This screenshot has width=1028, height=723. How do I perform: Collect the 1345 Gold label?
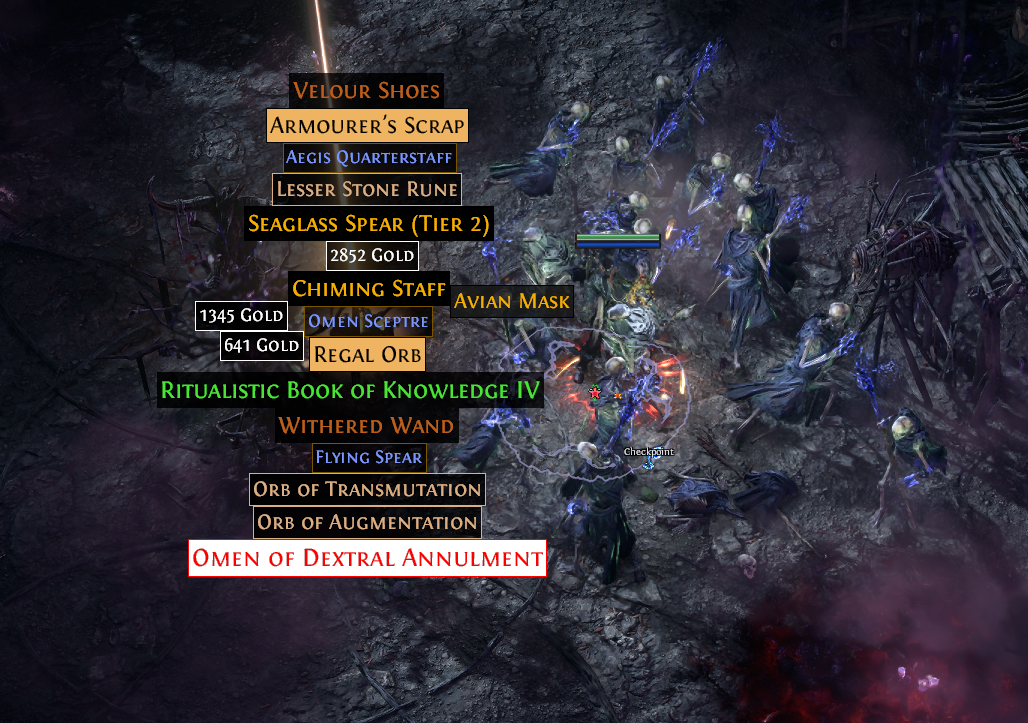pyautogui.click(x=242, y=317)
